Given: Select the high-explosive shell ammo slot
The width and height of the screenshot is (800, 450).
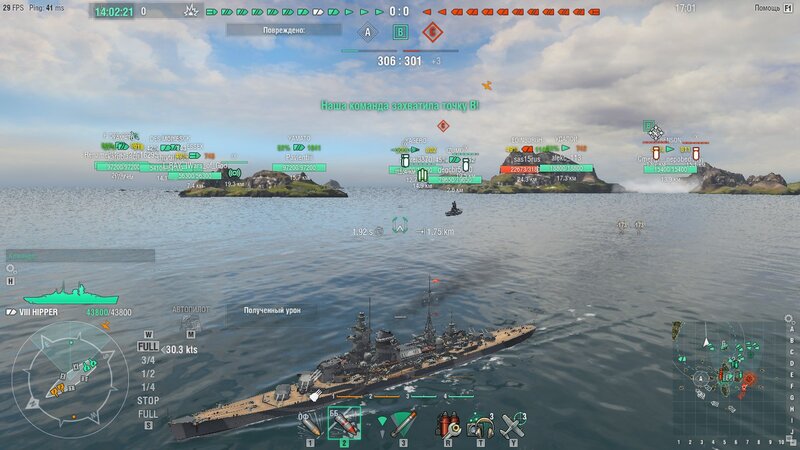Looking at the screenshot, I should point(311,423).
